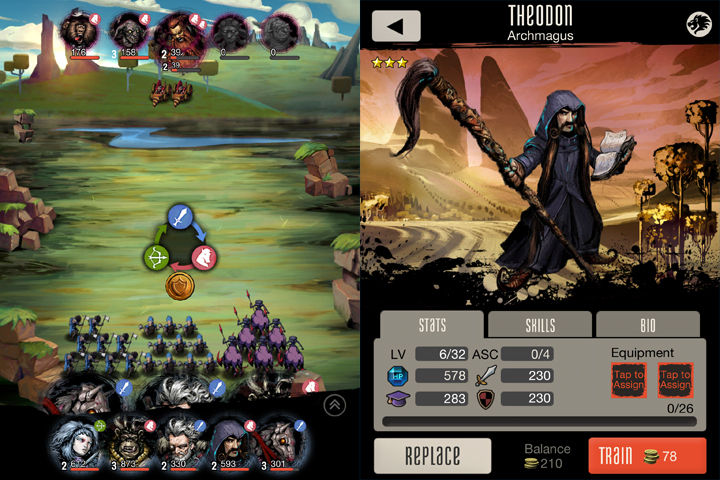Target the enemy portrait with 158 health
The width and height of the screenshot is (720, 480).
pos(132,30)
